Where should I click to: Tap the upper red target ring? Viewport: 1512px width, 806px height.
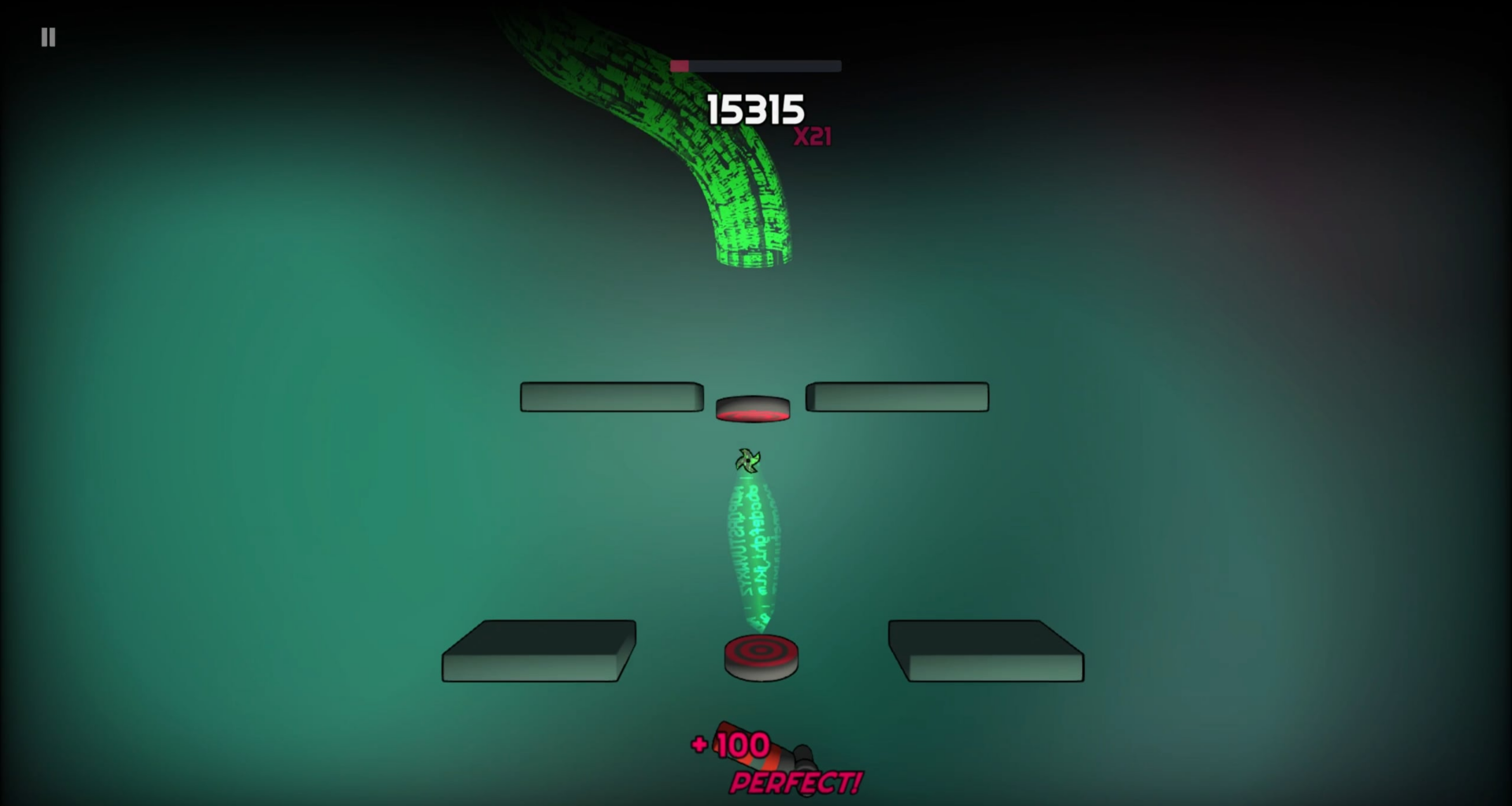click(750, 407)
